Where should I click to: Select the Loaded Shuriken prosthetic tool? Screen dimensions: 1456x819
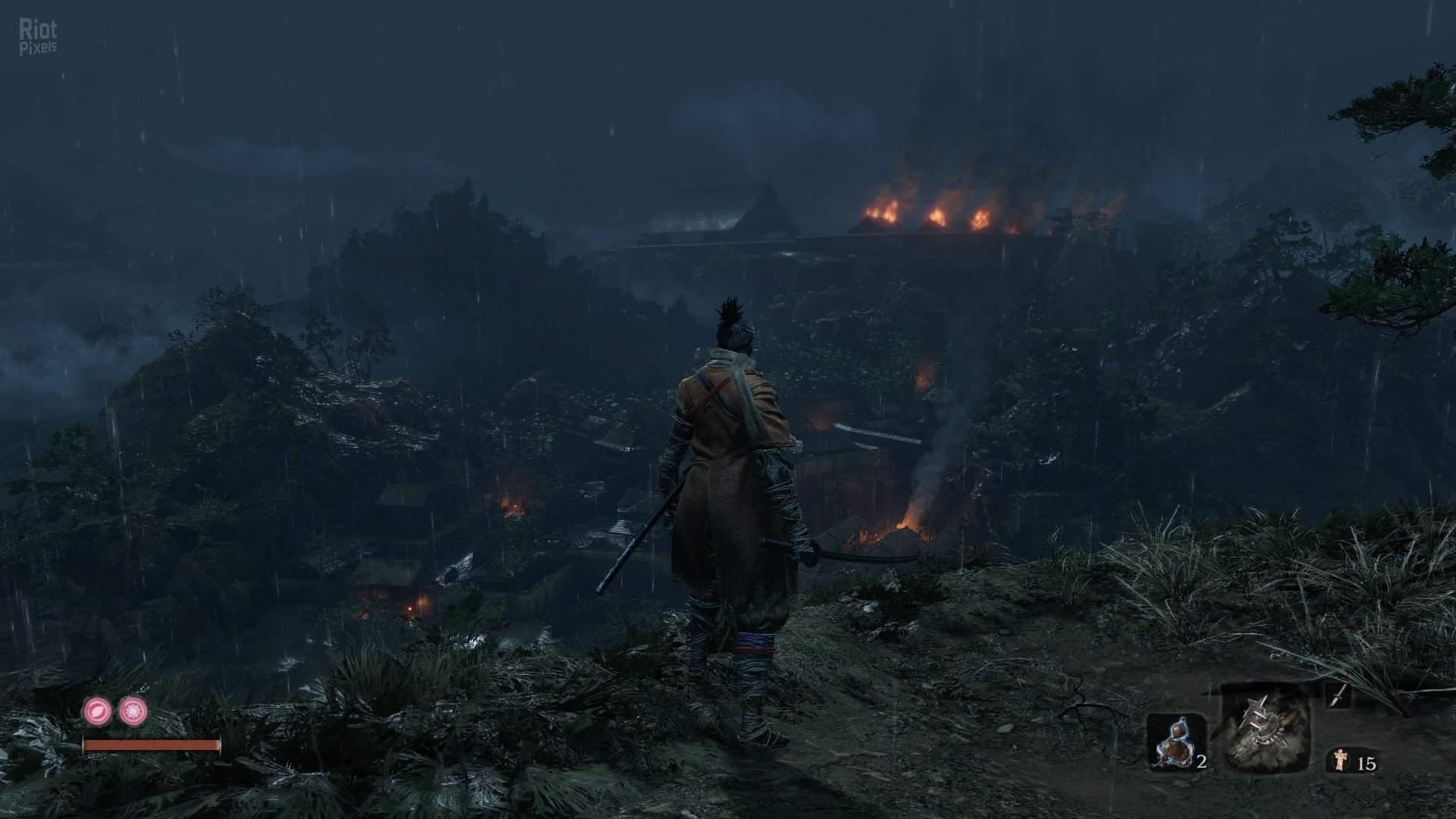point(1266,726)
